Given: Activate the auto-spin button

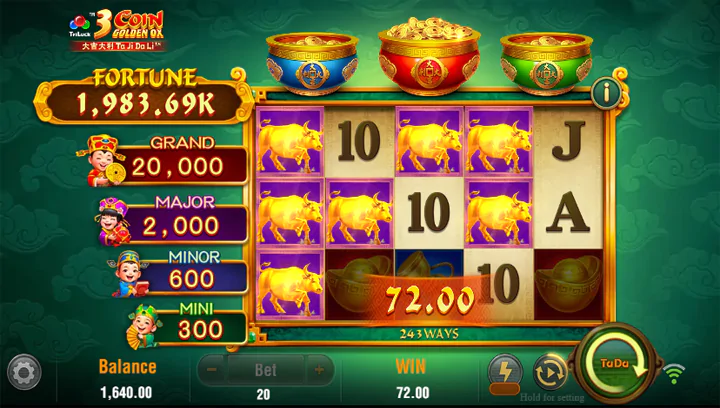Looking at the screenshot, I should click(x=550, y=371).
